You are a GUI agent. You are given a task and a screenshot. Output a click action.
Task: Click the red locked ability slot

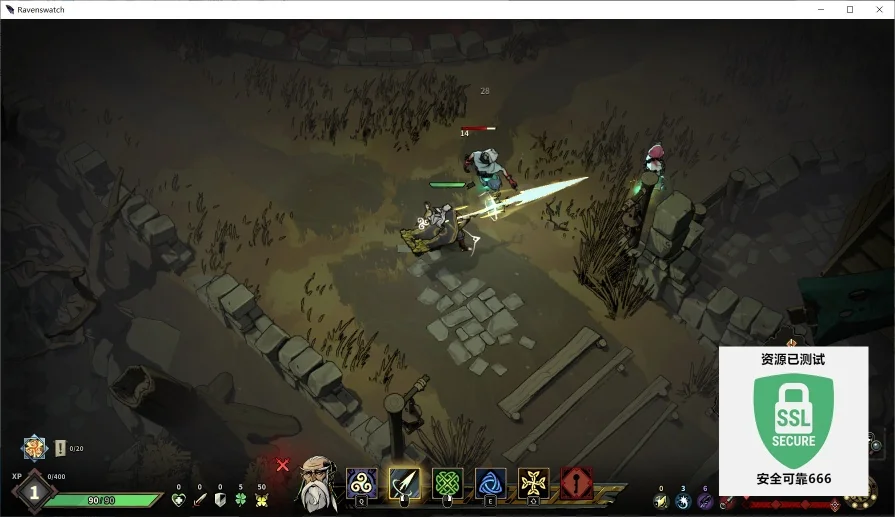pyautogui.click(x=576, y=483)
